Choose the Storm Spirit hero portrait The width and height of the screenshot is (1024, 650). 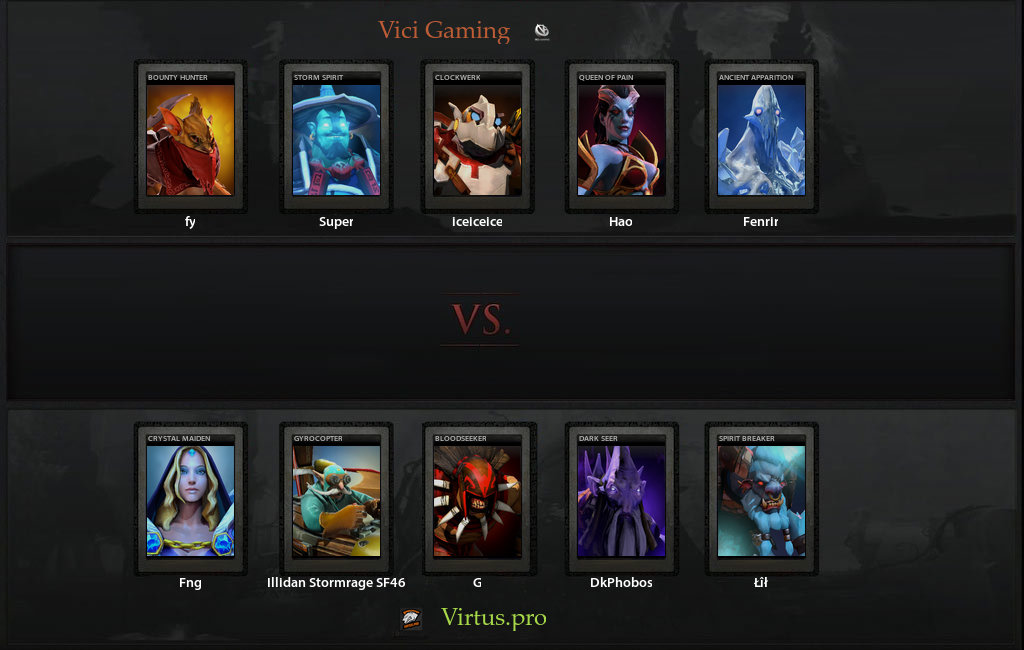(x=336, y=139)
